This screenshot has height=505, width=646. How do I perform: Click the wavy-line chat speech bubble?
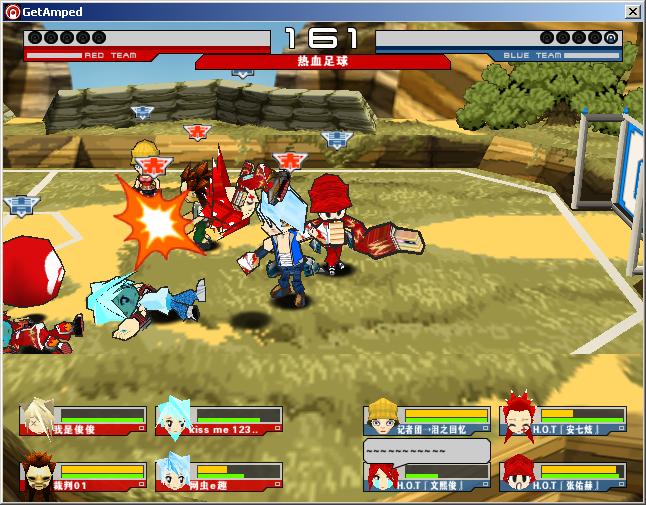(426, 450)
